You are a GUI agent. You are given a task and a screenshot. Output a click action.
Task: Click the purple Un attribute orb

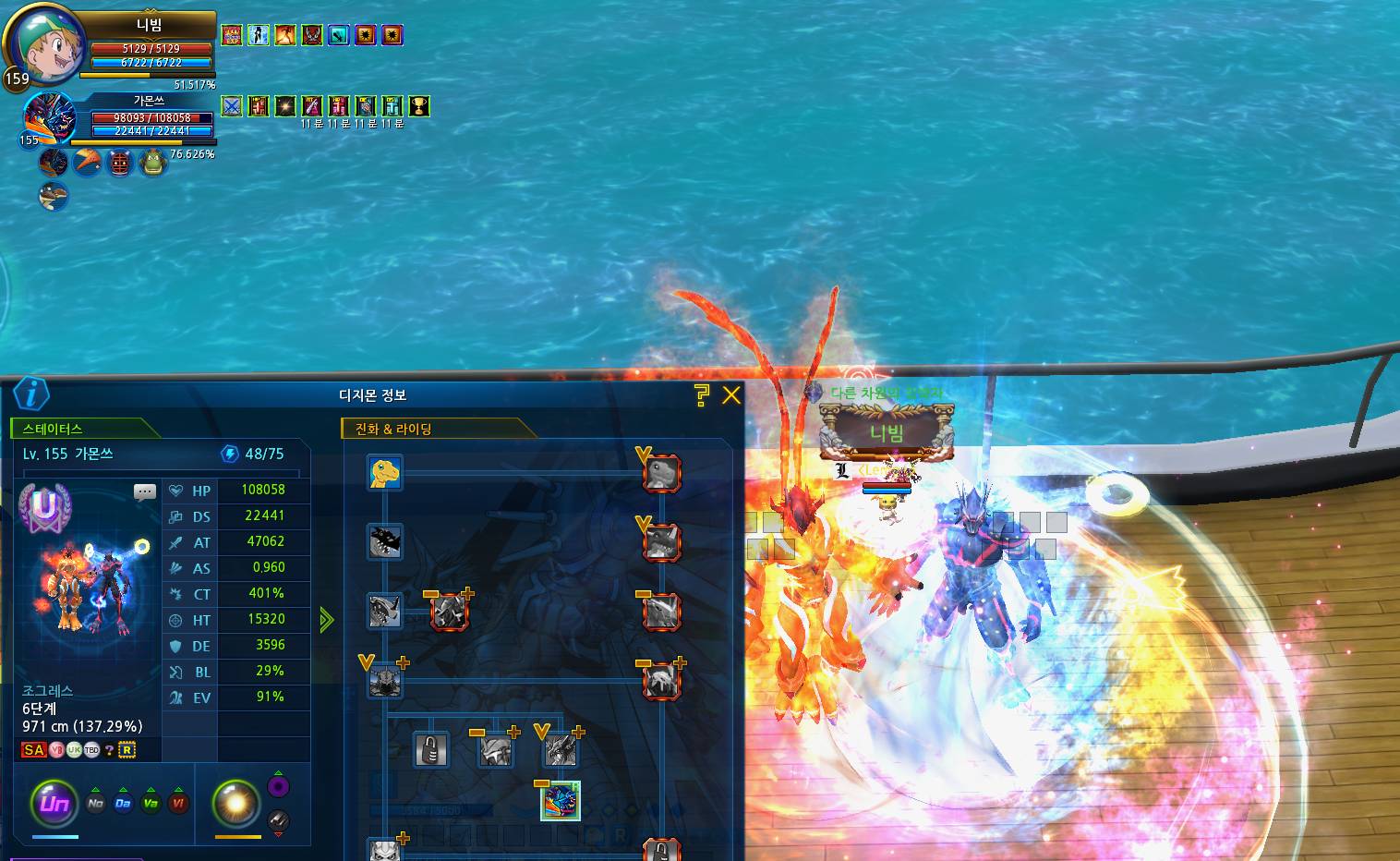[x=54, y=803]
